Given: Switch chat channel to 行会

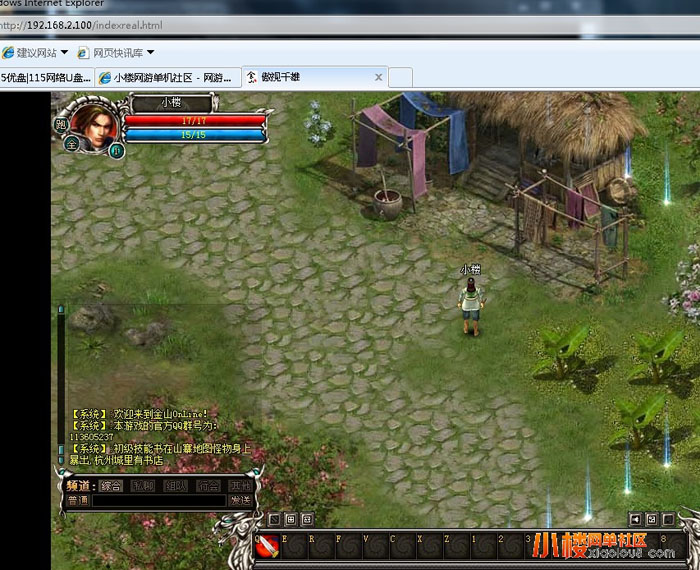Looking at the screenshot, I should pos(208,485).
